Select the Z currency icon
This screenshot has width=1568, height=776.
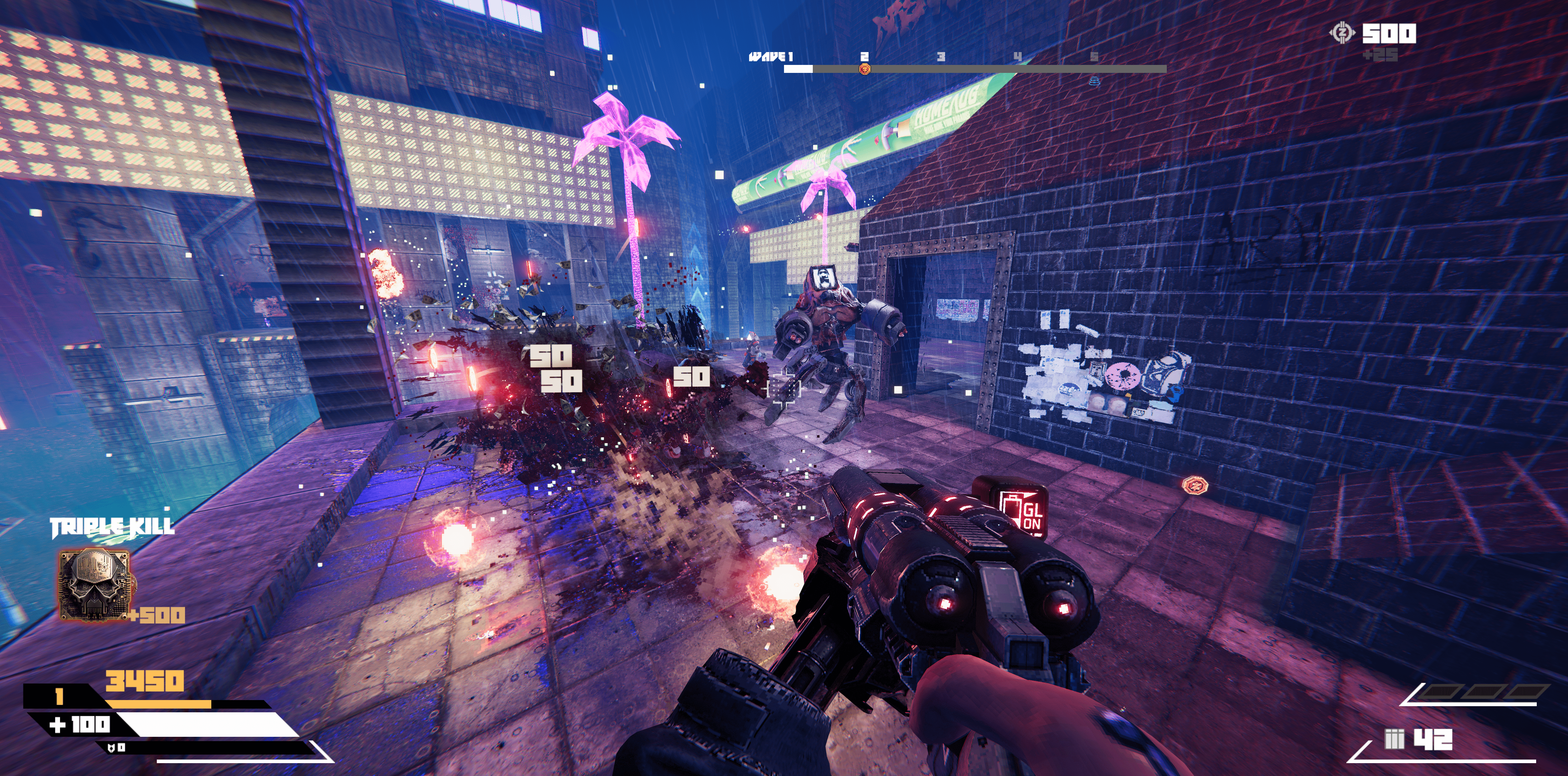[1342, 33]
